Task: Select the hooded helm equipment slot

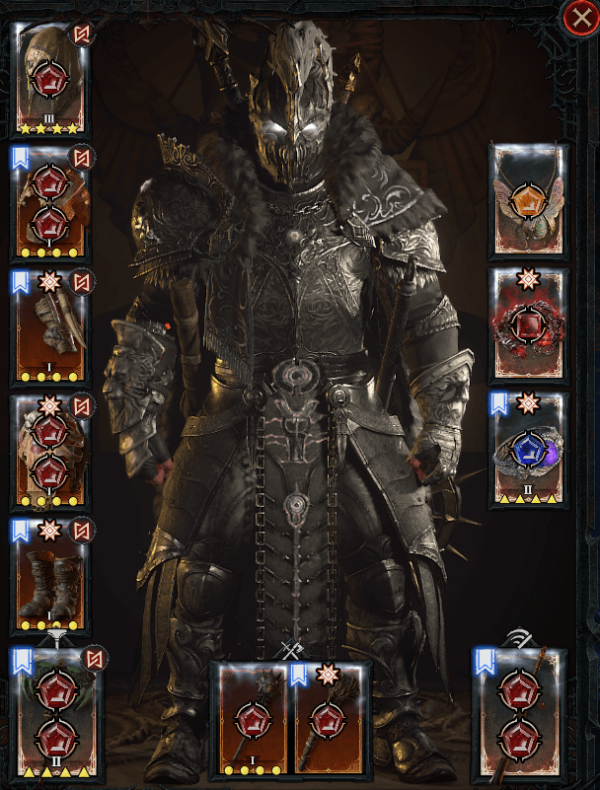Action: [x=50, y=80]
